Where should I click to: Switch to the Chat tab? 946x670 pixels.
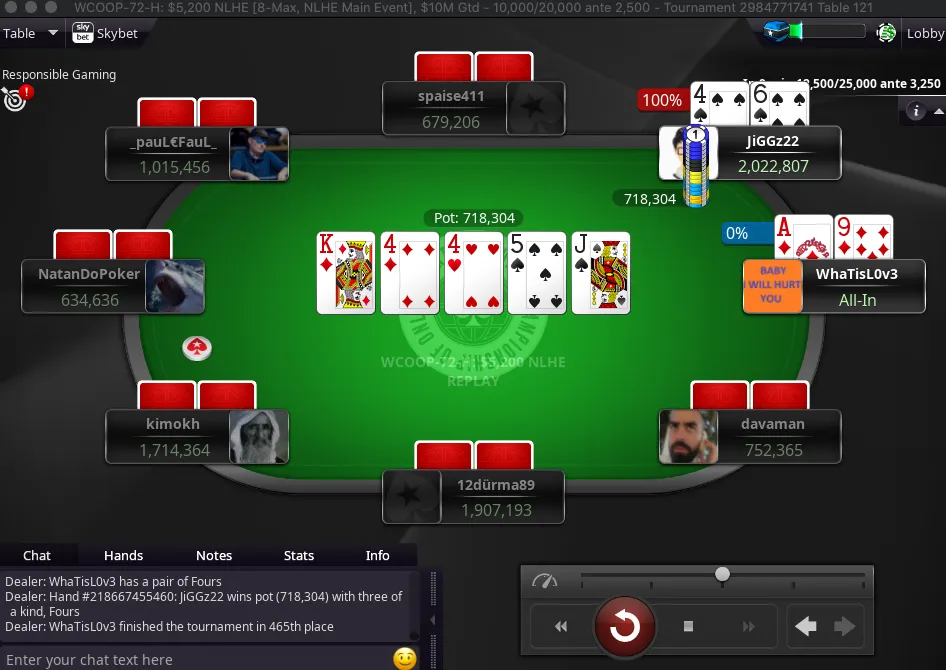[x=37, y=555]
